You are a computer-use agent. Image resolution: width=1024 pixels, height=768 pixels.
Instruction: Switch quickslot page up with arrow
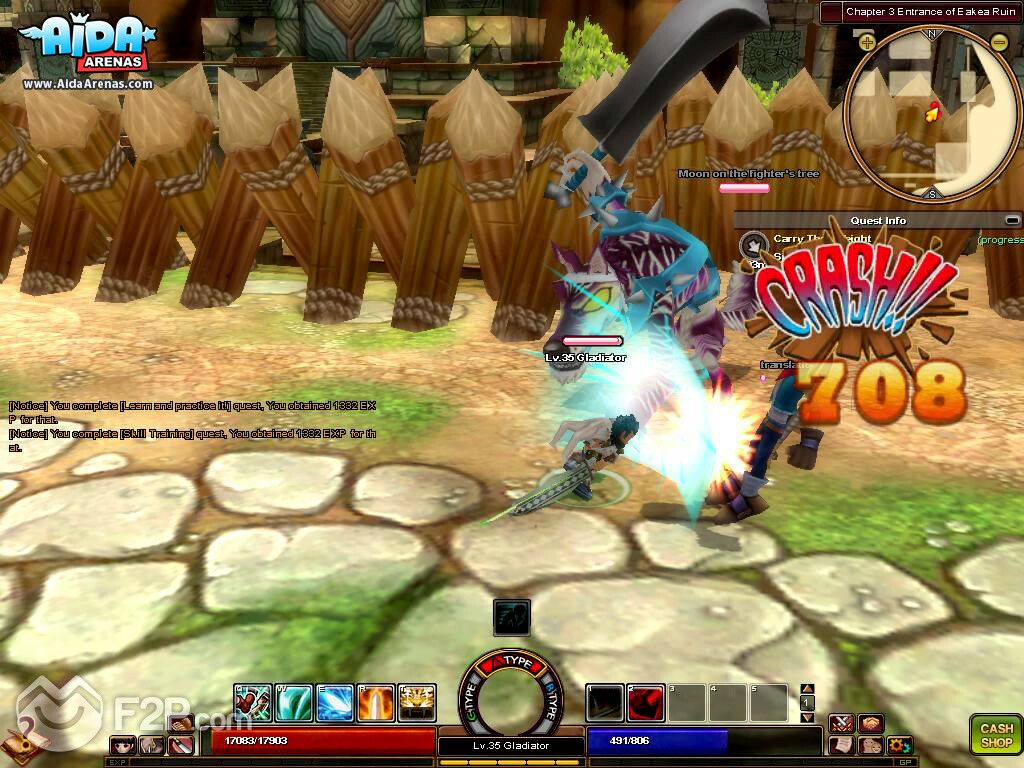tap(808, 688)
